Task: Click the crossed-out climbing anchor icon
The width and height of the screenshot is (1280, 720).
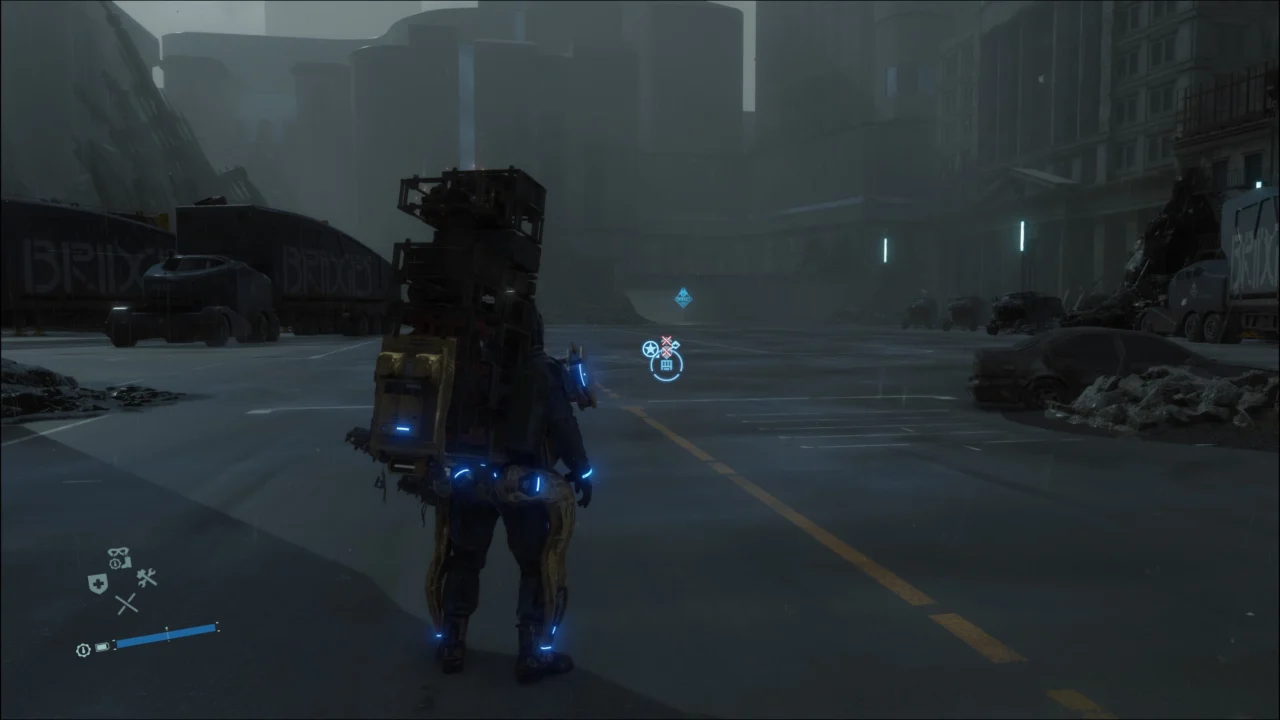Action: [666, 351]
